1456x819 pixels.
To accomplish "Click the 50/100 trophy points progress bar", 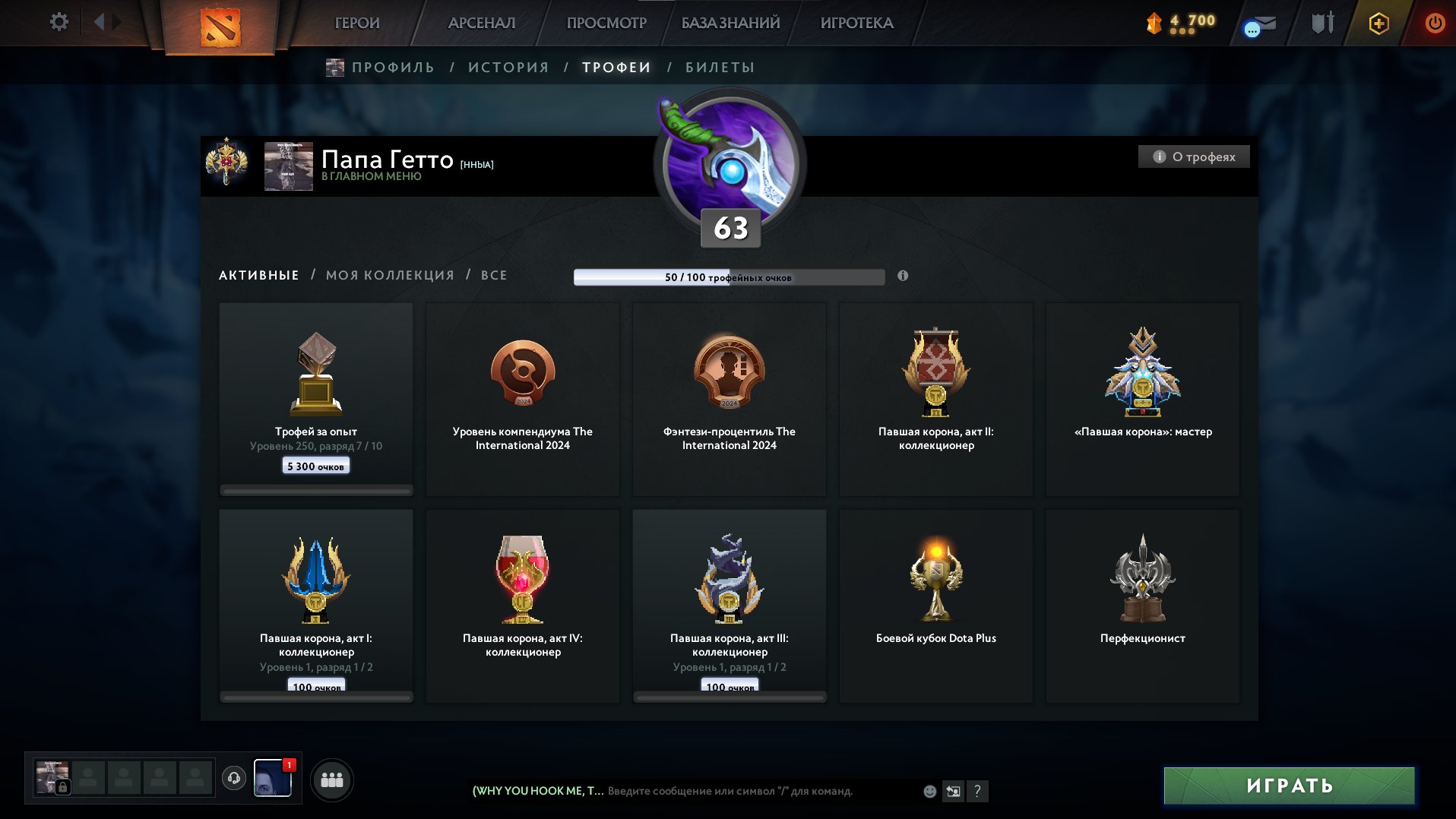I will tap(730, 277).
